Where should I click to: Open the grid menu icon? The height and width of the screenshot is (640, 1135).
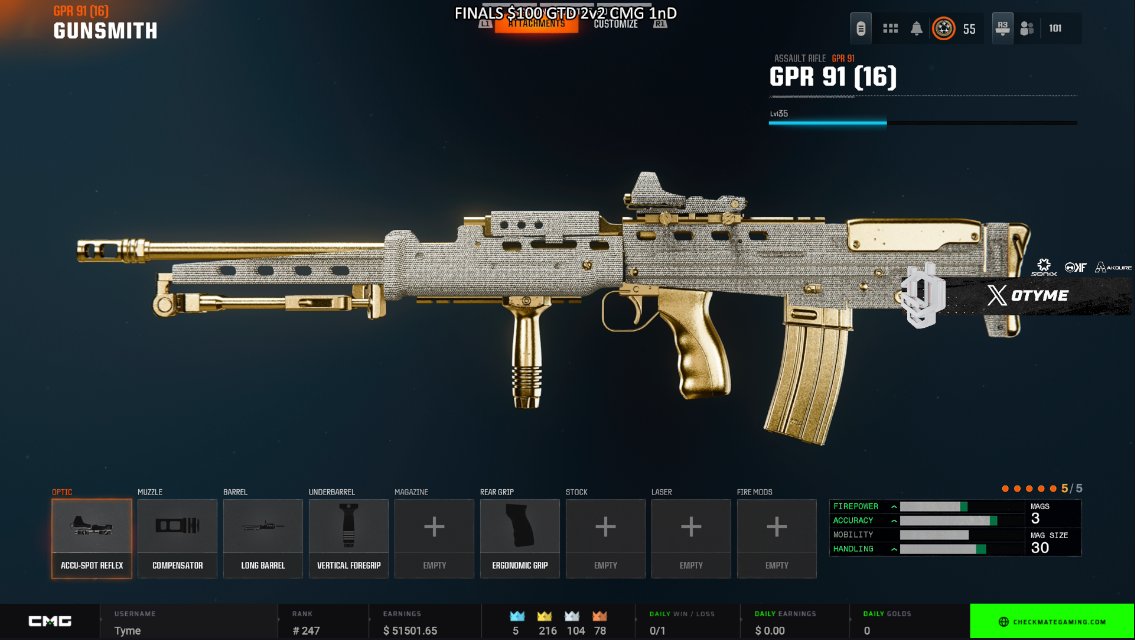coord(890,28)
